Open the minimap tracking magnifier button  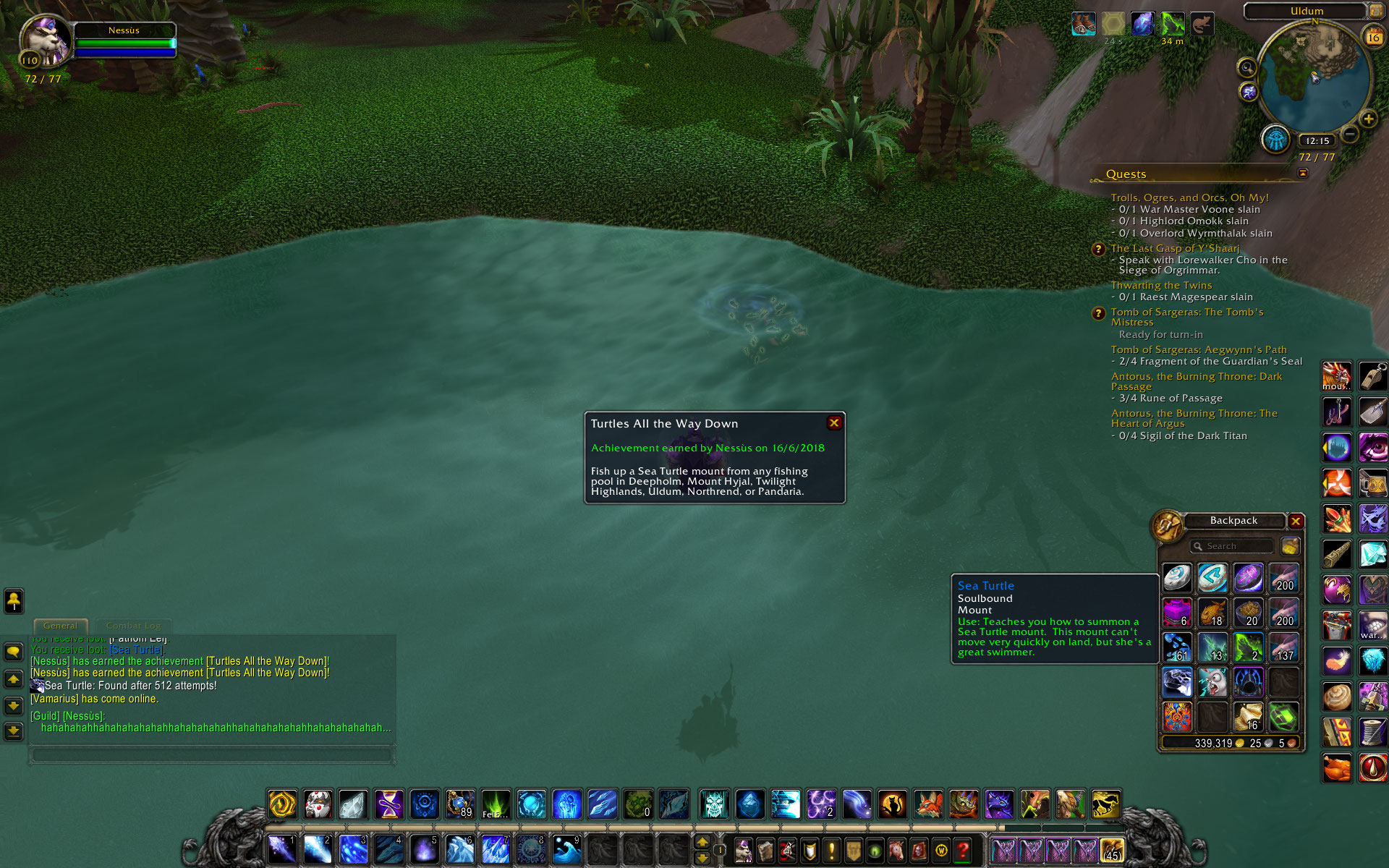[x=1246, y=68]
